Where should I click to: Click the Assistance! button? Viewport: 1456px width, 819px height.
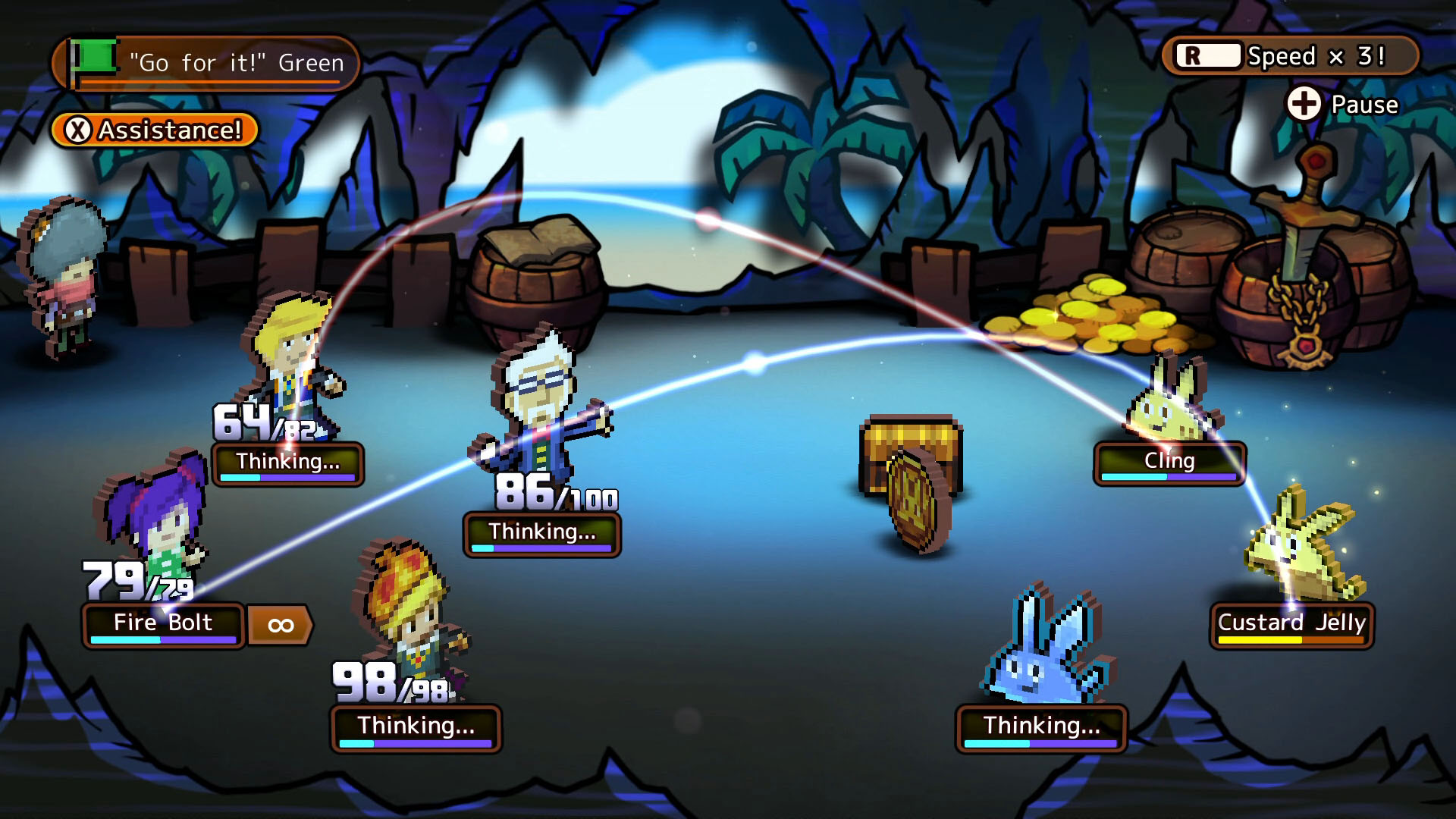(x=155, y=130)
